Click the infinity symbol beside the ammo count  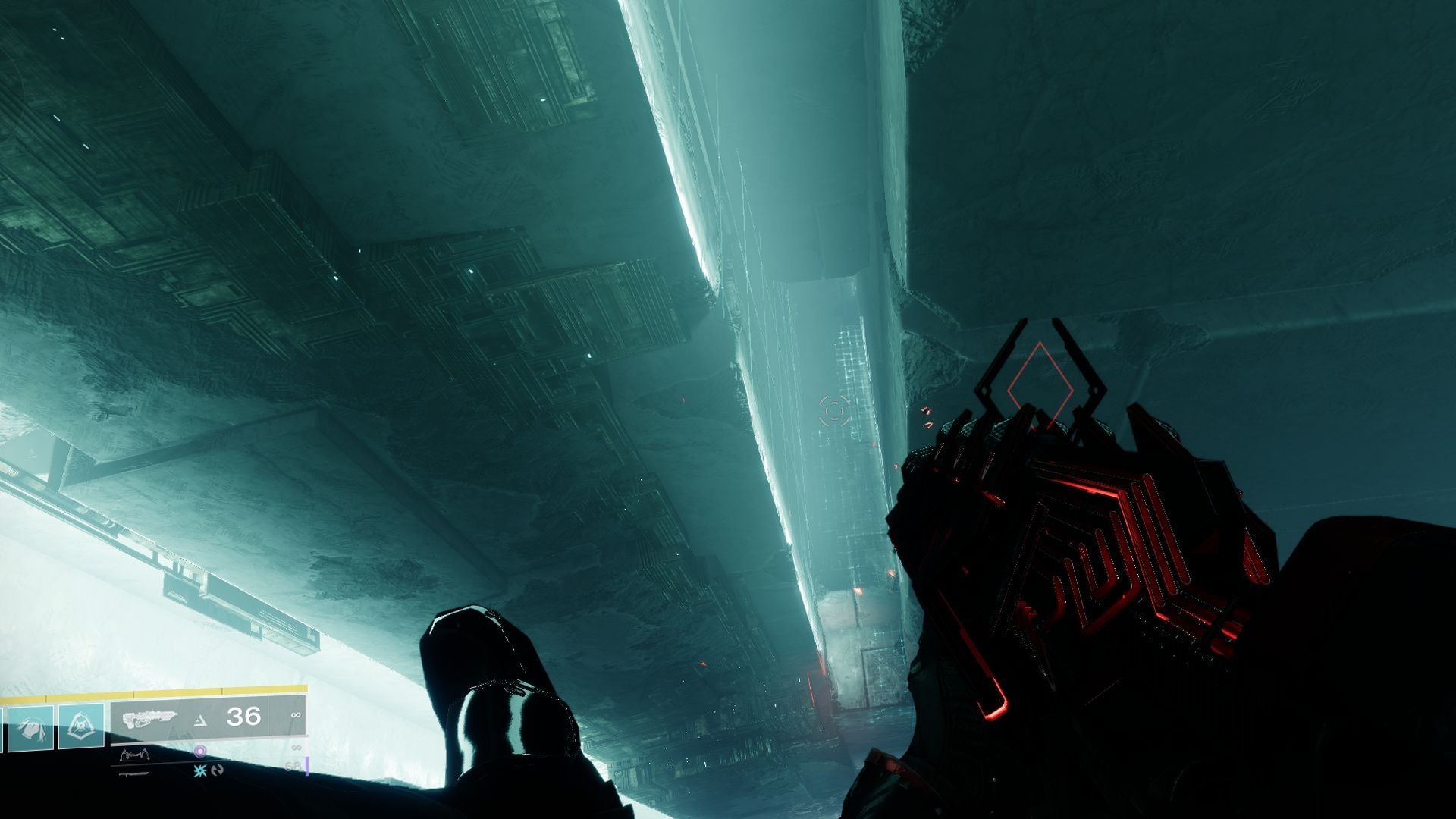(296, 715)
